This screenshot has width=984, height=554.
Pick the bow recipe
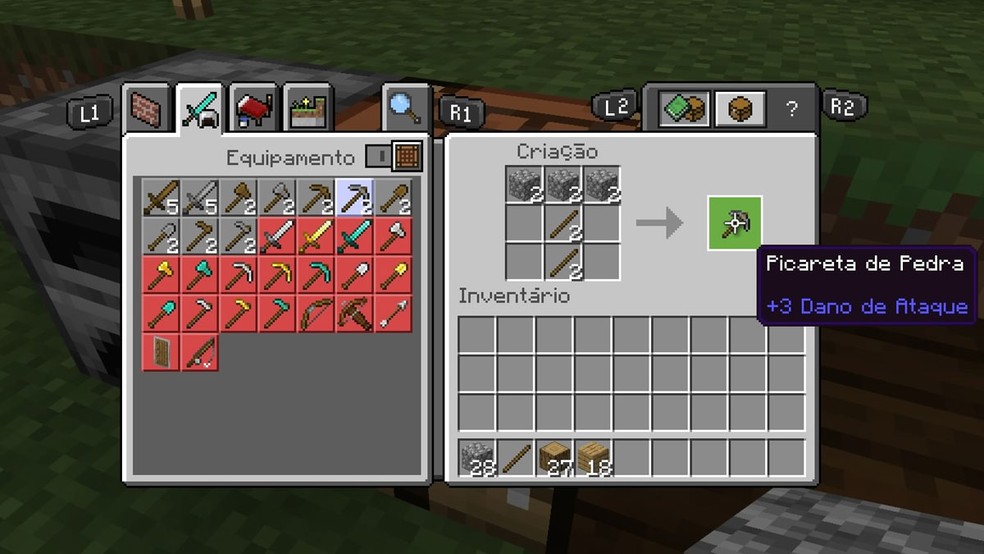pyautogui.click(x=316, y=314)
